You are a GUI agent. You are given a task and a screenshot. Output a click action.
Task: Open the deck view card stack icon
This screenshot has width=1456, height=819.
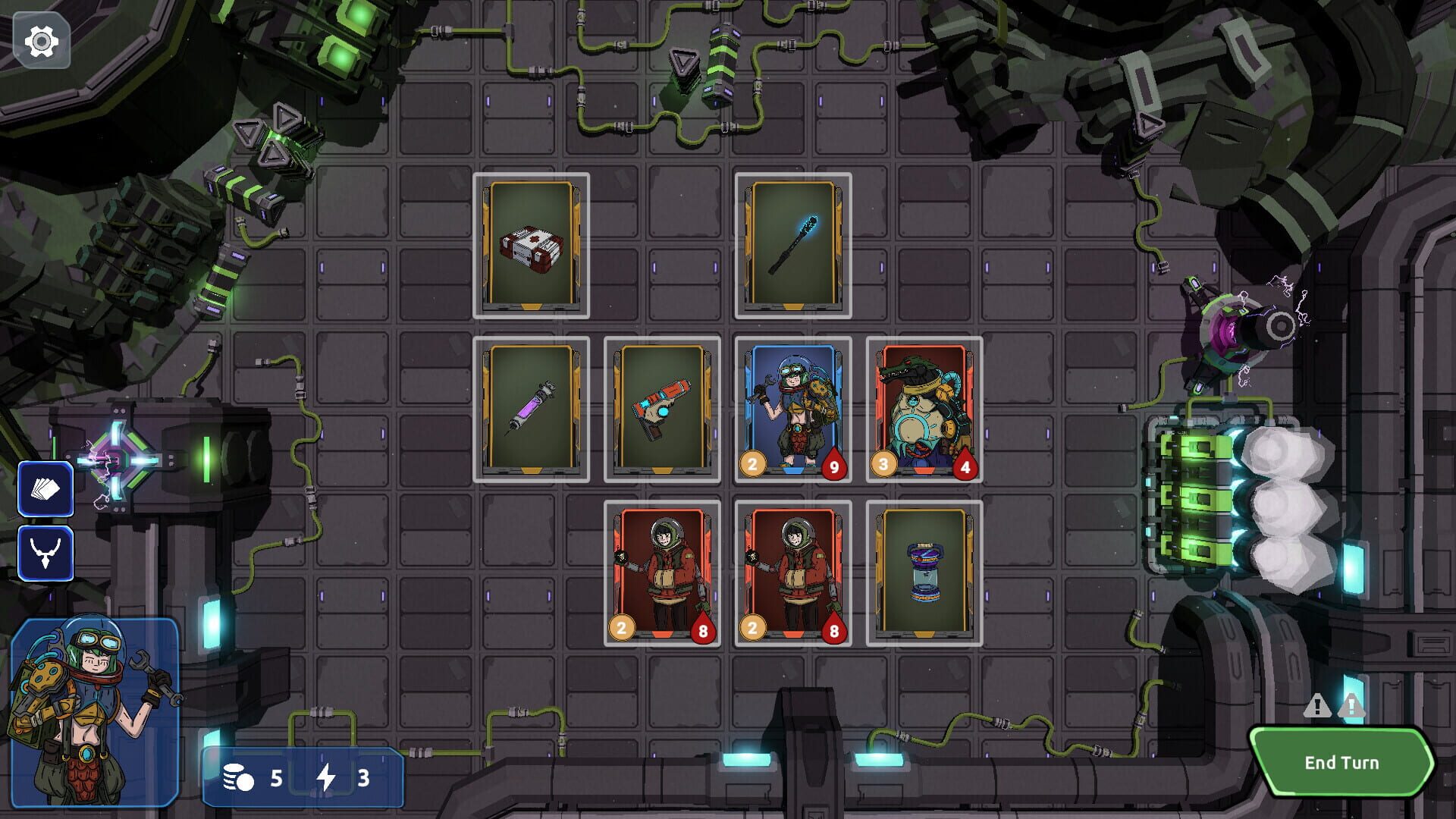click(x=45, y=490)
